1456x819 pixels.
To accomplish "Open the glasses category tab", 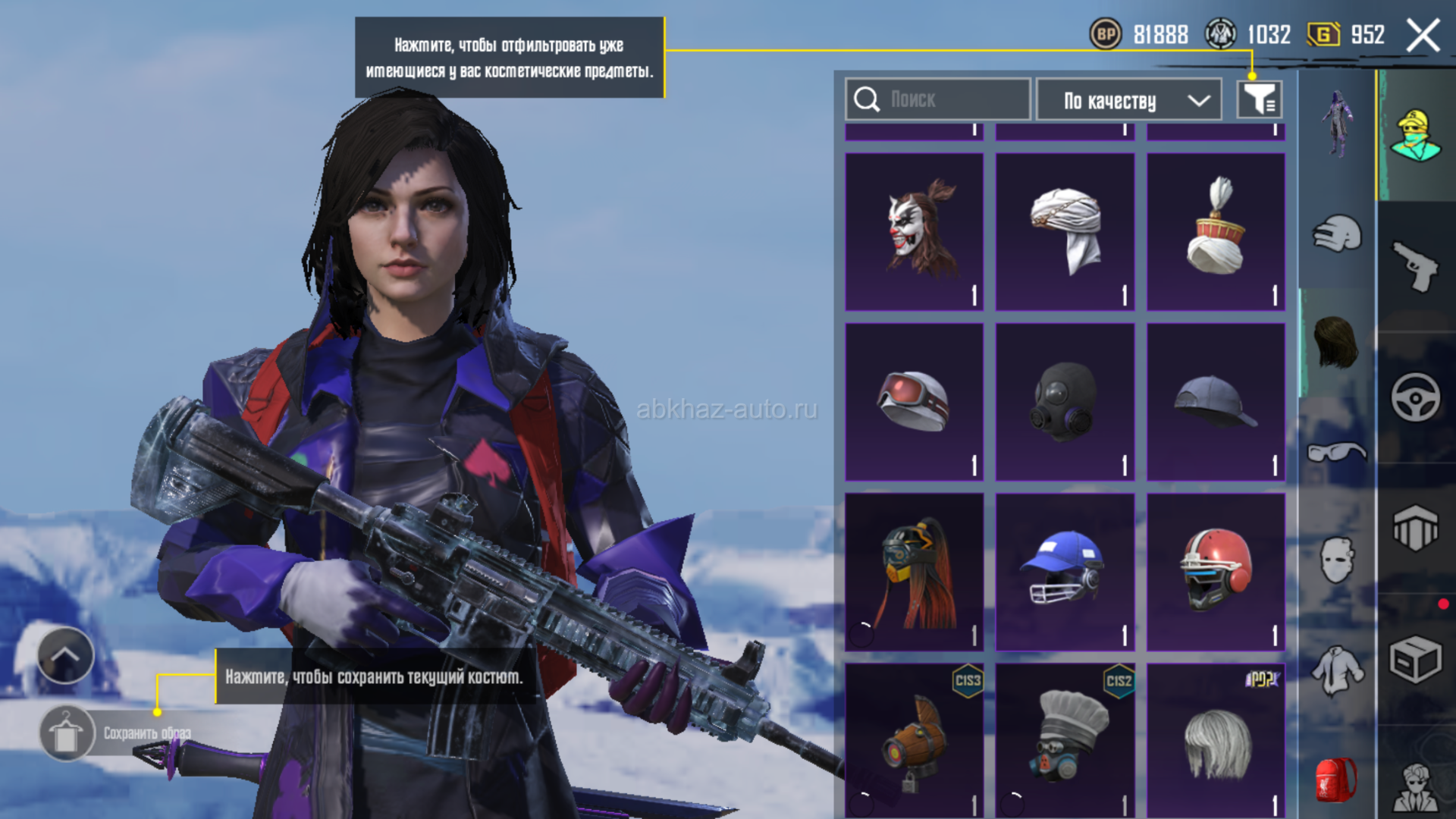I will tap(1336, 453).
